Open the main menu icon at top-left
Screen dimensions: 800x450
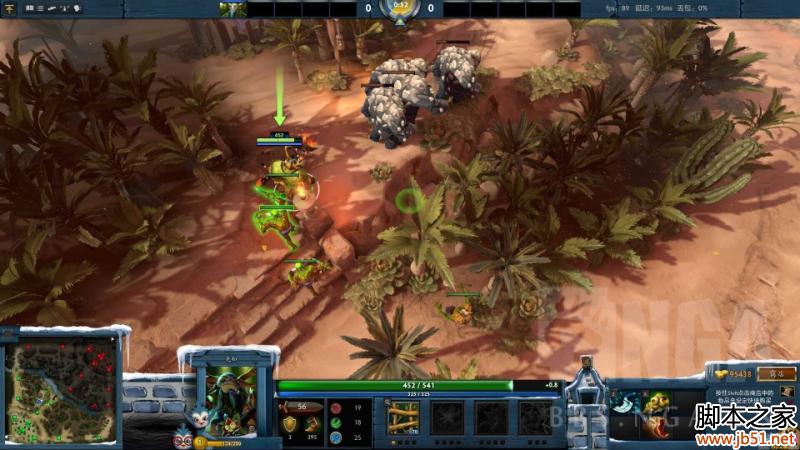pyautogui.click(x=11, y=8)
